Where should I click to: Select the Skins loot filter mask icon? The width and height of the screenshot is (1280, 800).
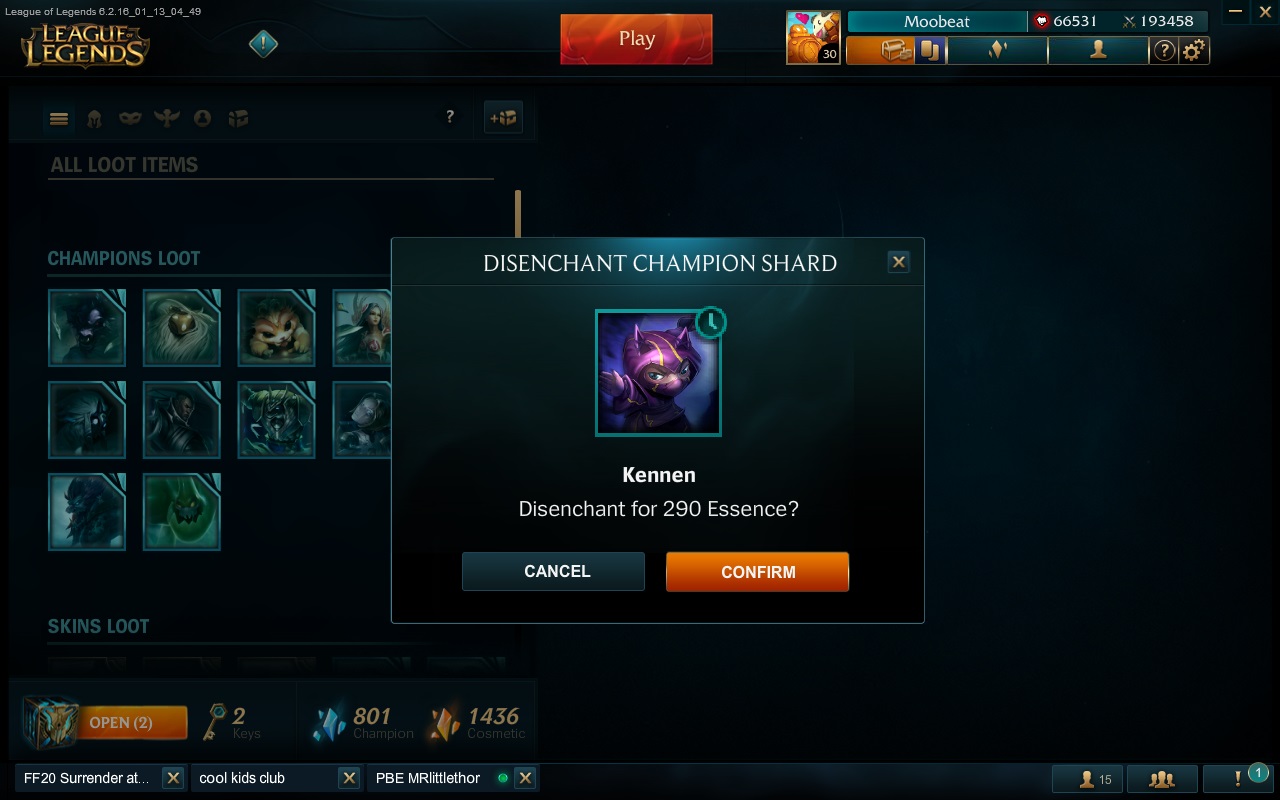(x=129, y=118)
